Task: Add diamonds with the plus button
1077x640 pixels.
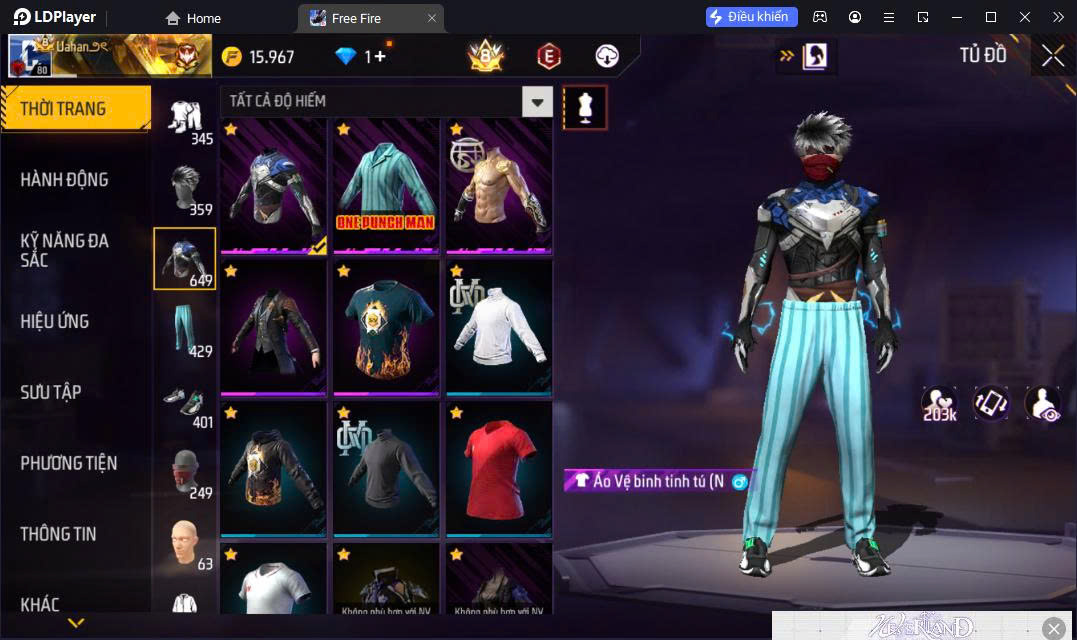Action: (x=381, y=57)
